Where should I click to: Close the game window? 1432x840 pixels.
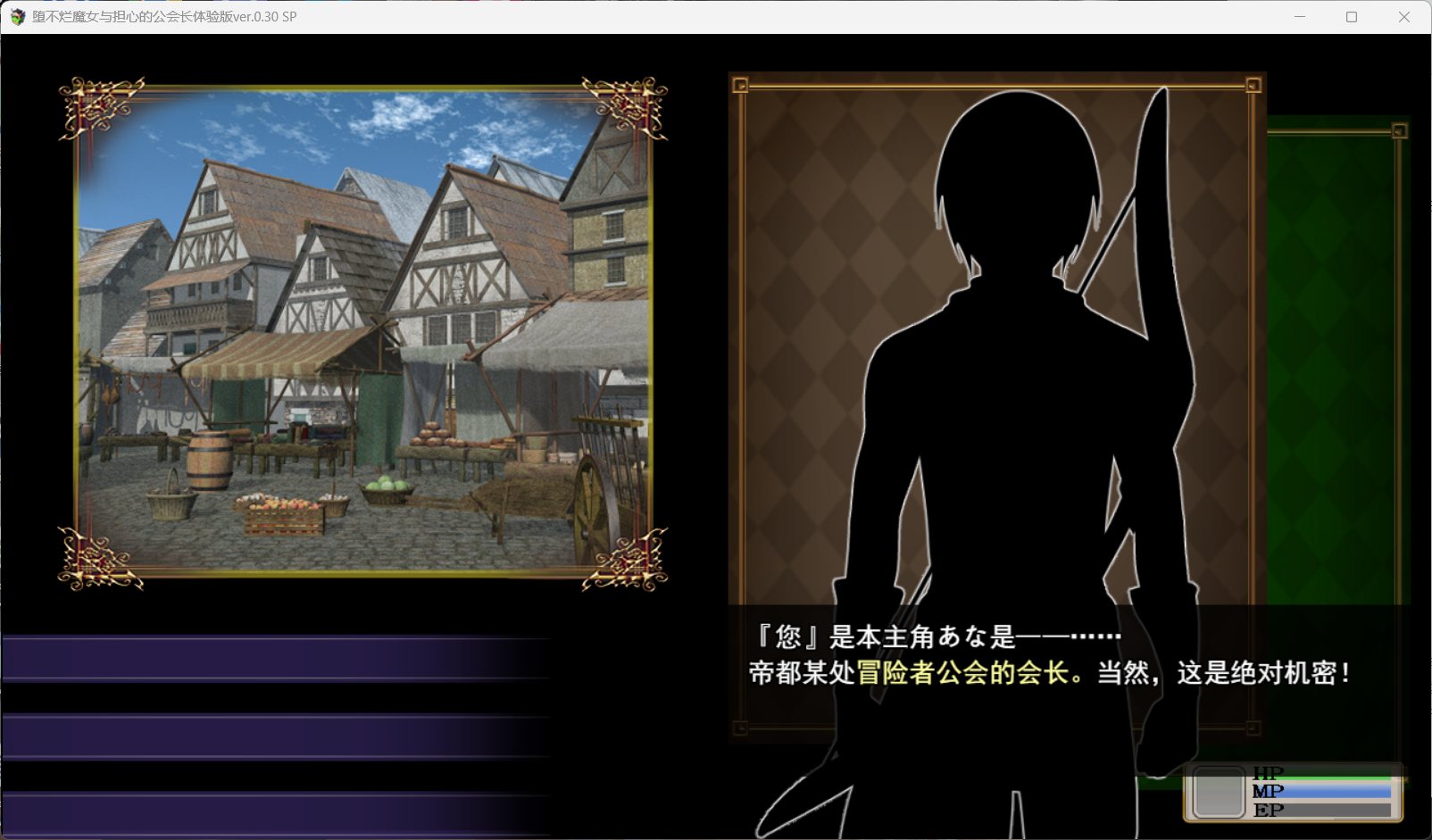tap(1403, 17)
